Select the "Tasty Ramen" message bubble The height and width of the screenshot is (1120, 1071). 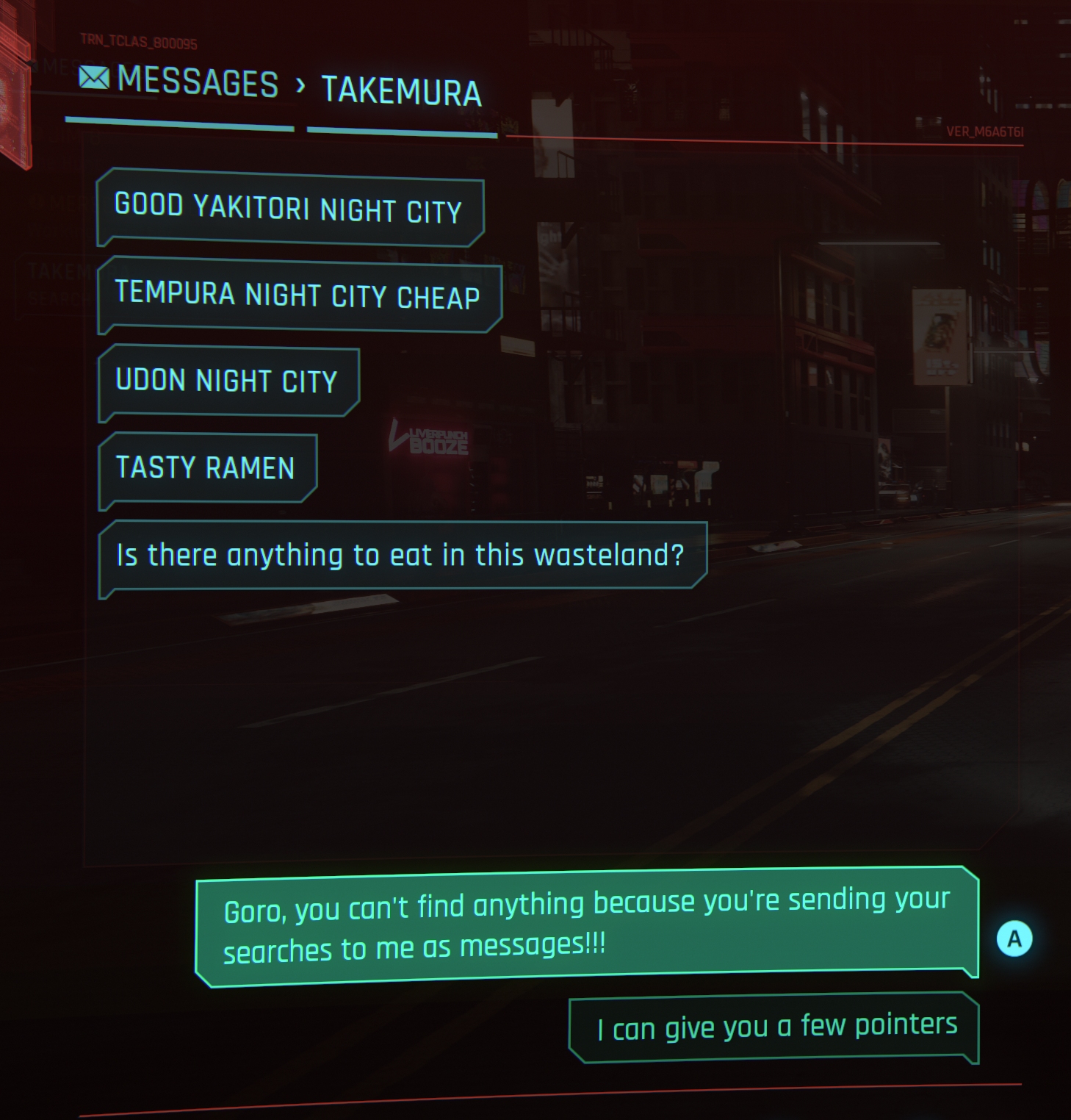[206, 468]
